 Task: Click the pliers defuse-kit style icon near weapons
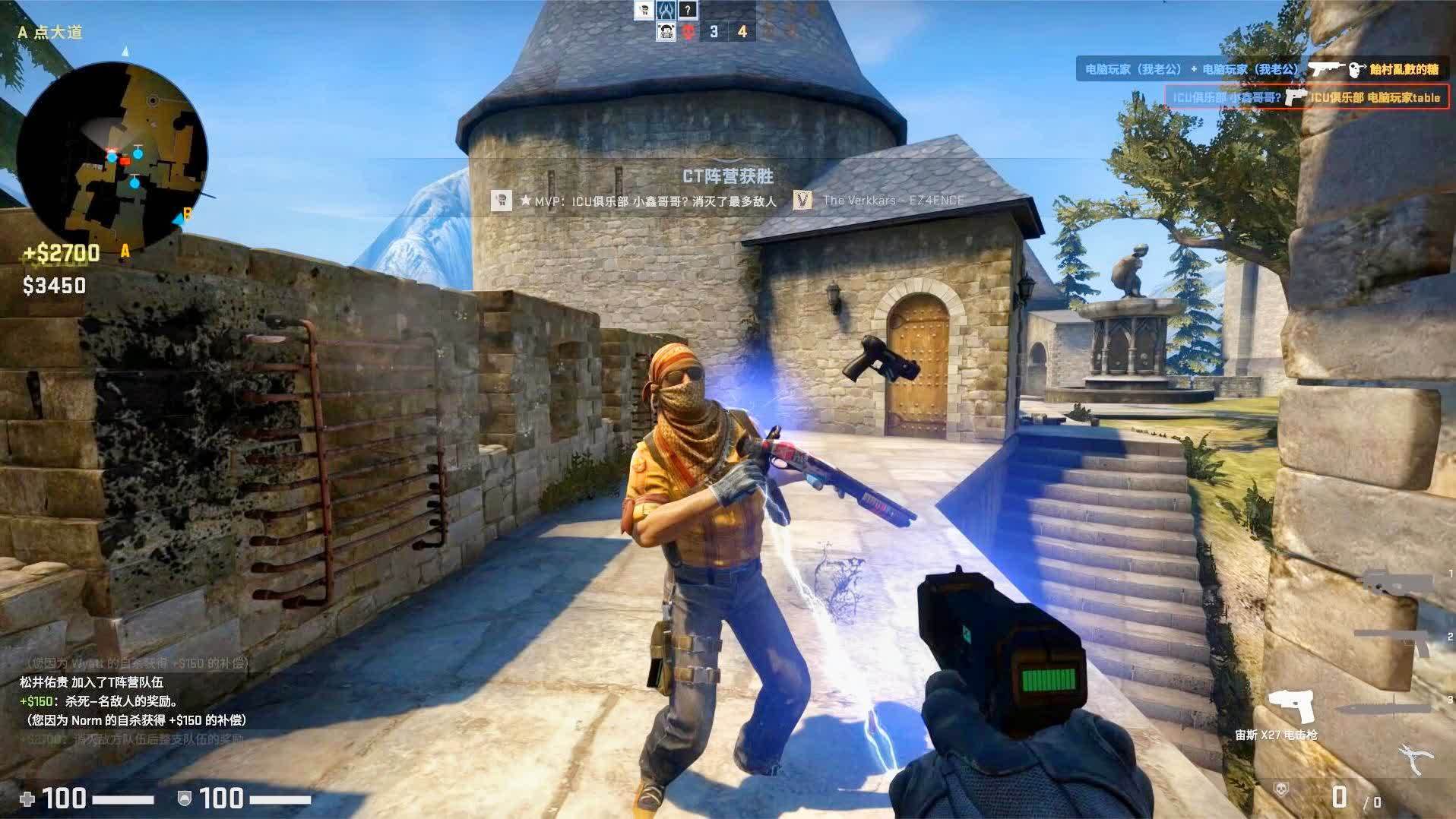pyautogui.click(x=1415, y=756)
